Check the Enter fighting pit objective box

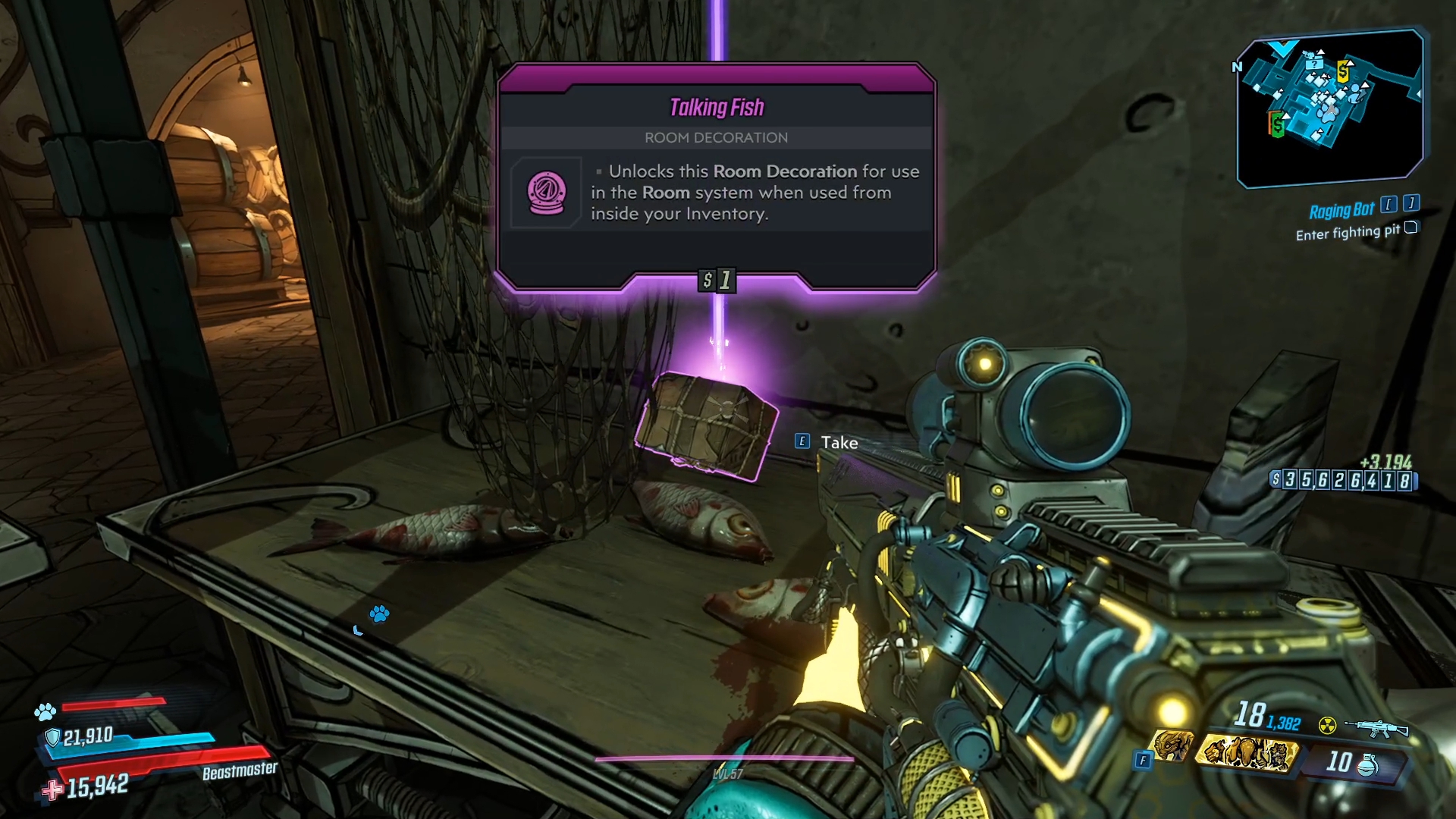coord(1412,229)
